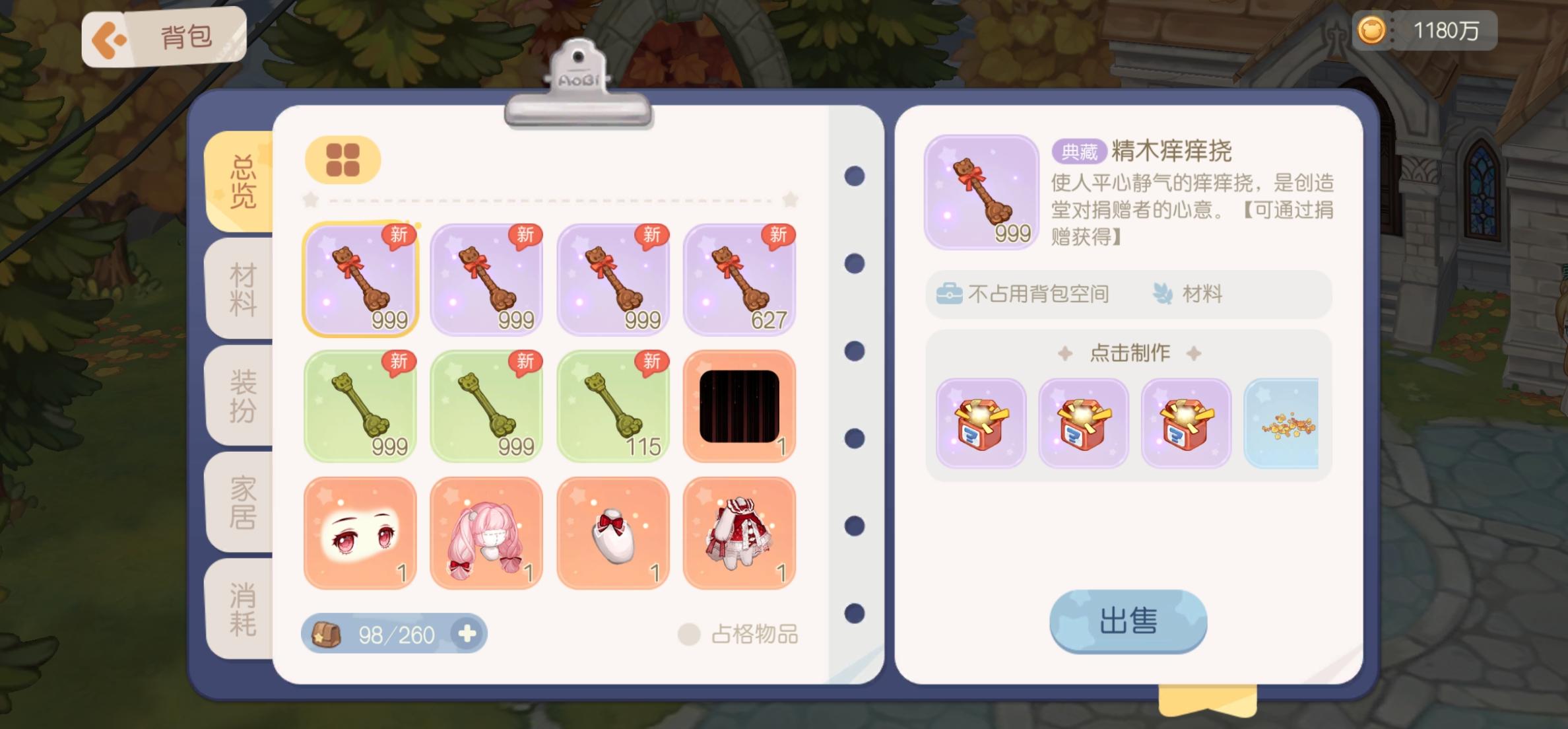Viewport: 1568px width, 729px height.
Task: Open the second red gift box recipe
Action: tap(1083, 425)
